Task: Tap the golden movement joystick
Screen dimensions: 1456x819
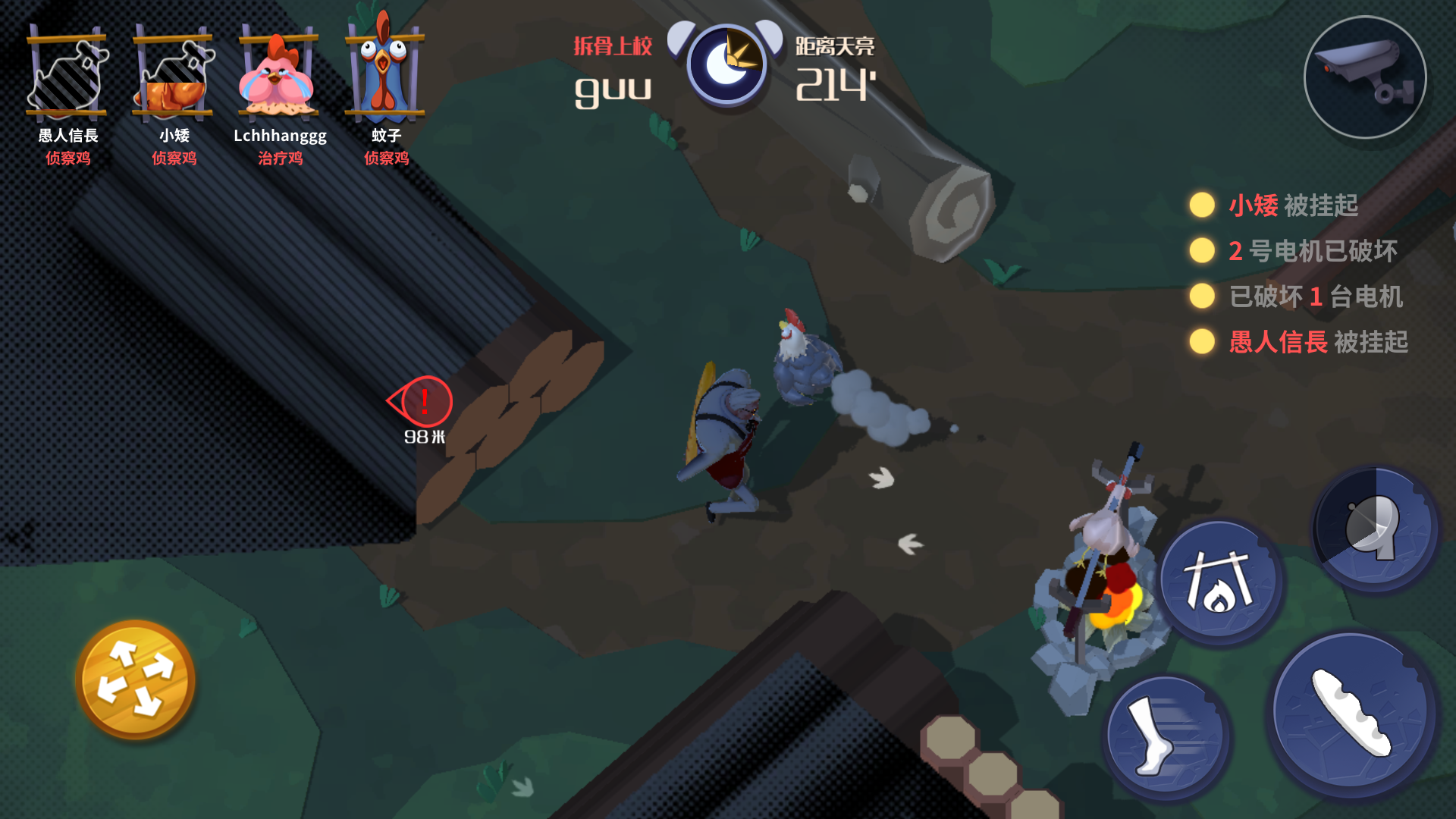Action: (136, 679)
